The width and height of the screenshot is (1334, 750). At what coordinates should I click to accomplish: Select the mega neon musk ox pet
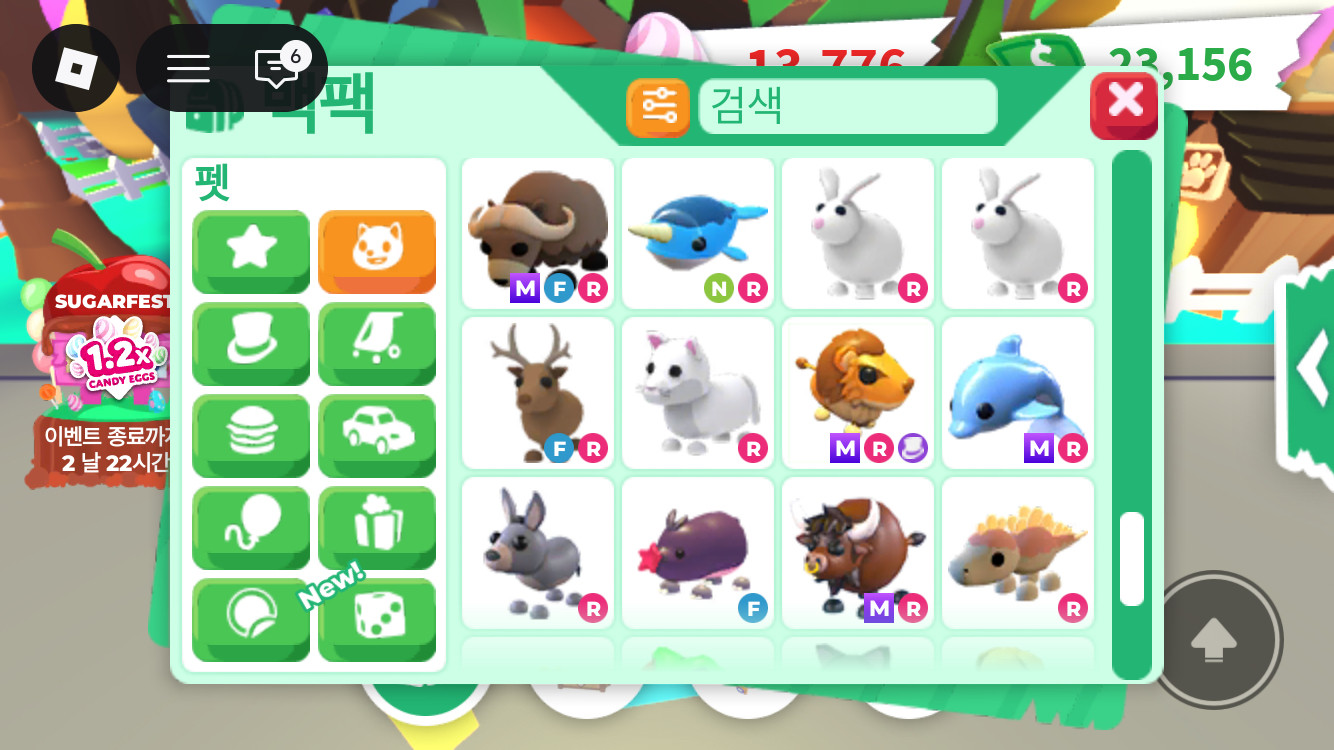pyautogui.click(x=537, y=228)
